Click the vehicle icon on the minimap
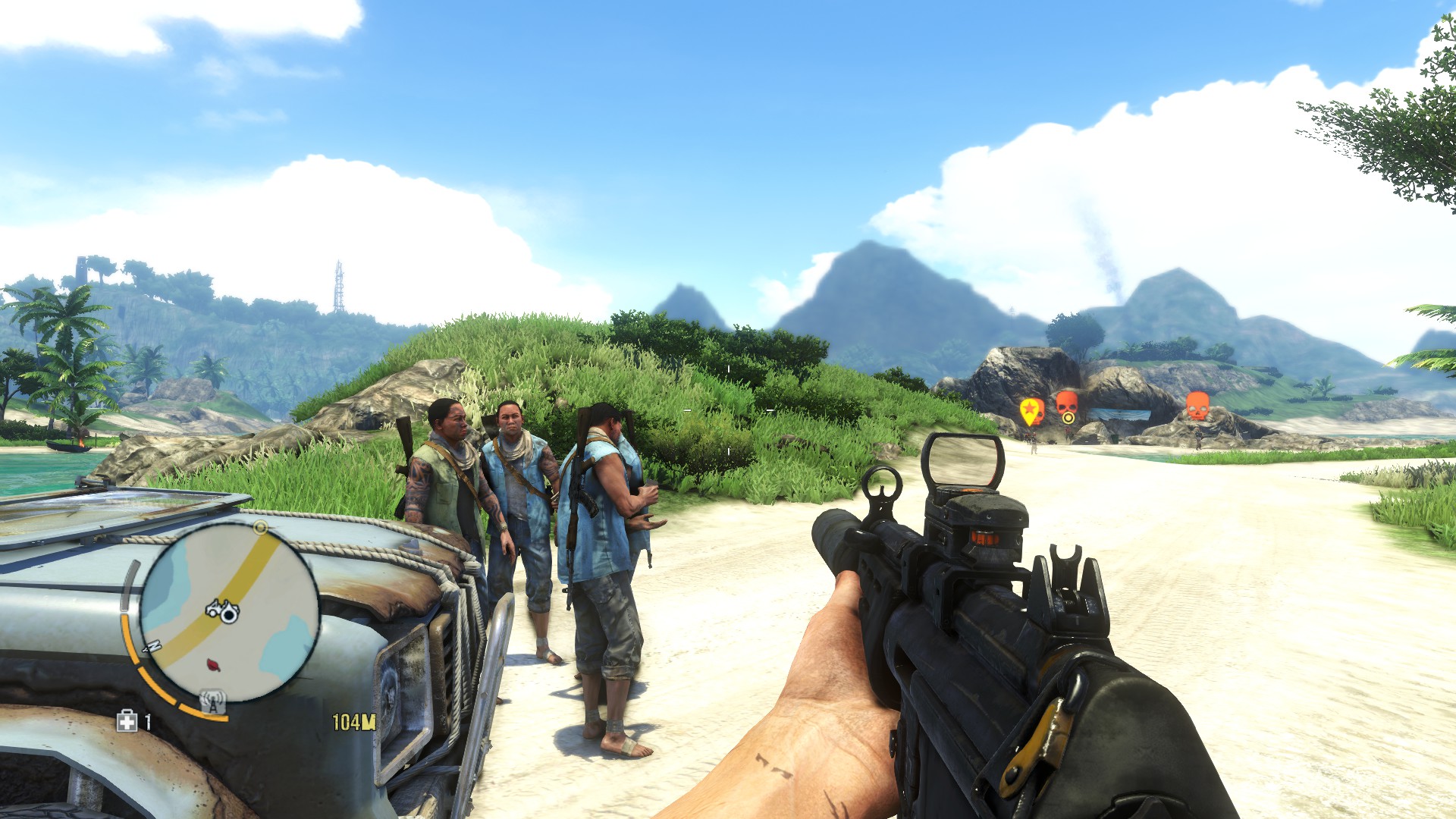Image resolution: width=1456 pixels, height=819 pixels. pos(223,610)
